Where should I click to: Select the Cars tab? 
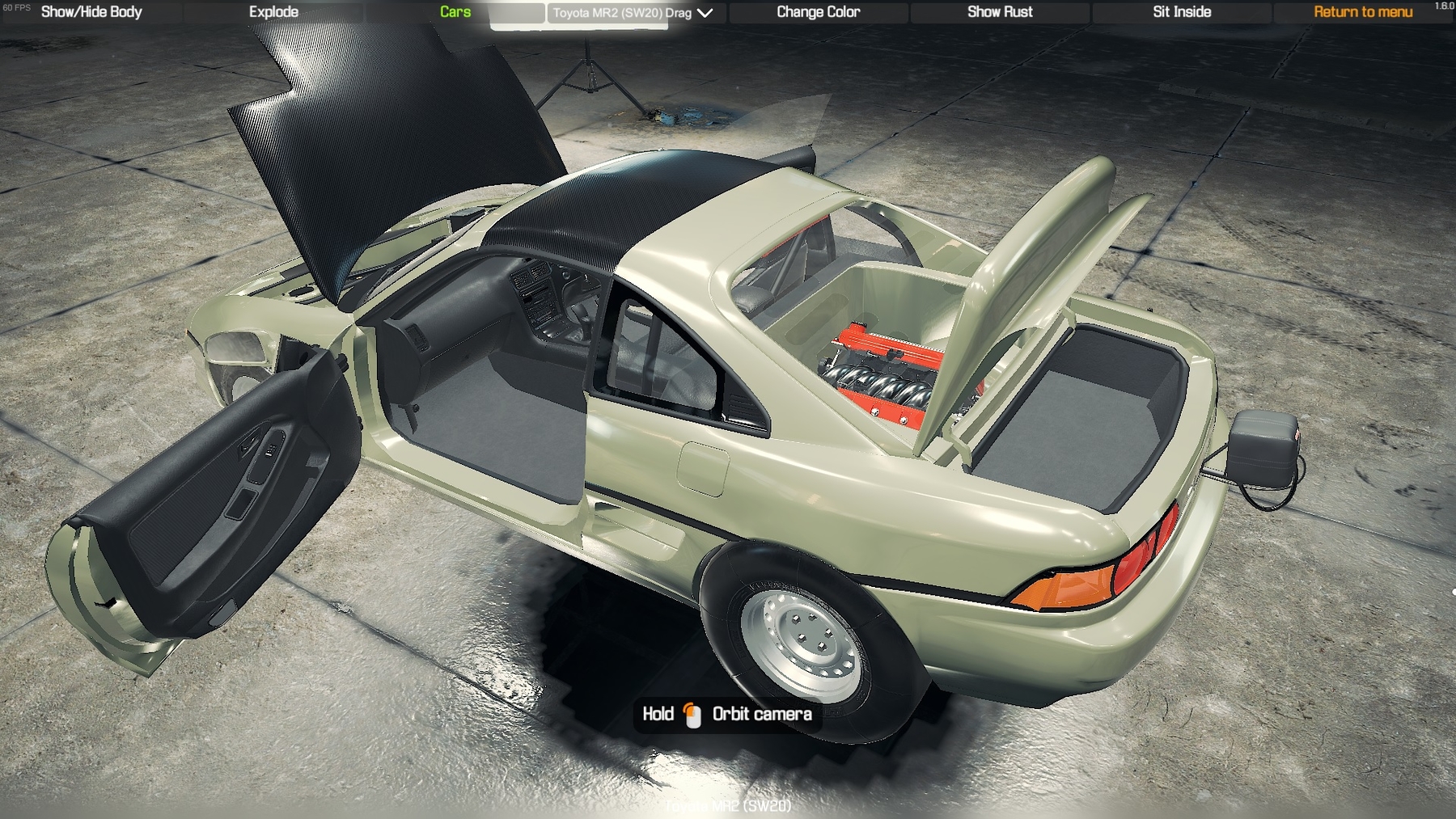coord(455,12)
